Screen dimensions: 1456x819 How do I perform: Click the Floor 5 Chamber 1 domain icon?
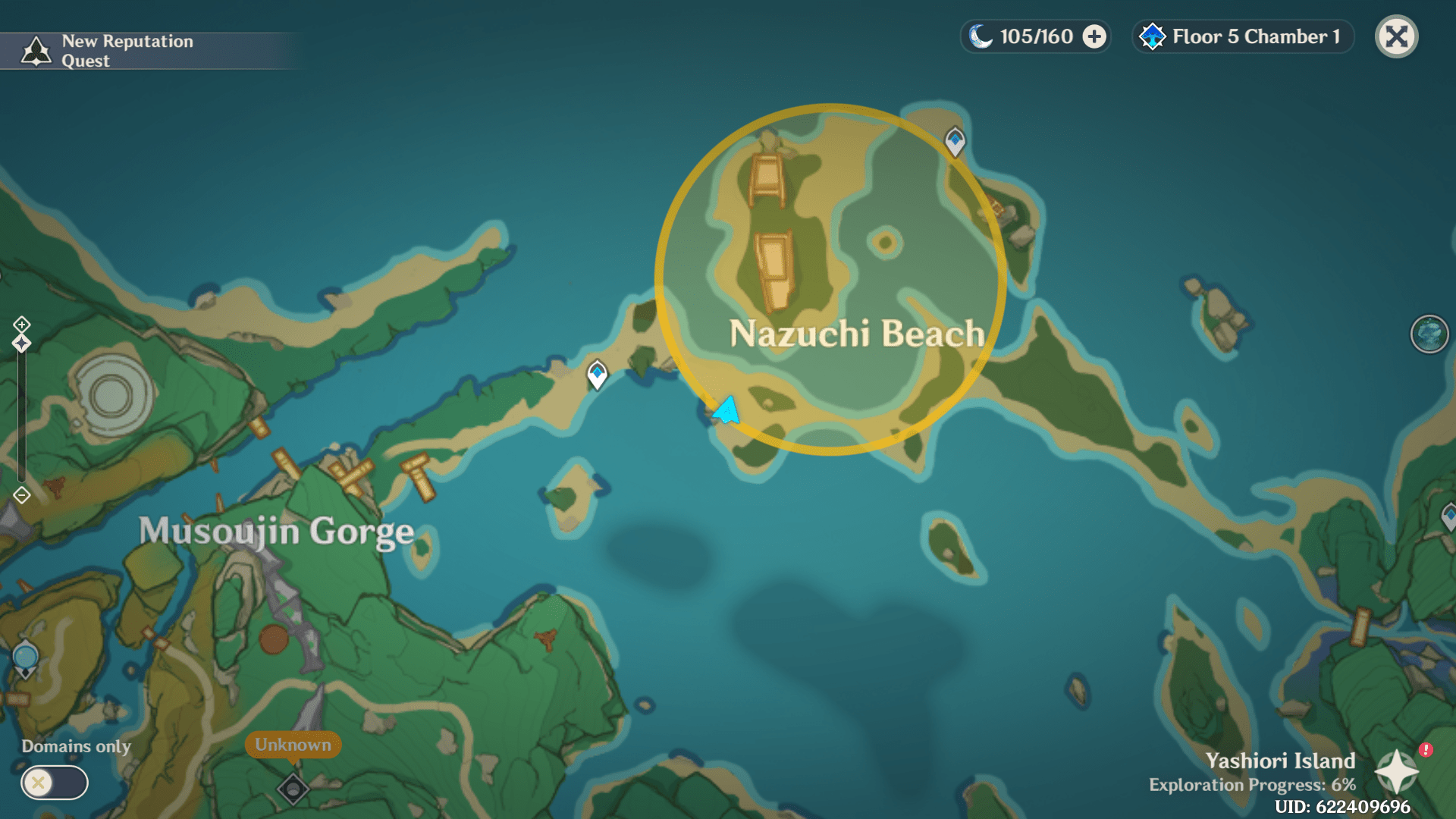tap(1153, 36)
